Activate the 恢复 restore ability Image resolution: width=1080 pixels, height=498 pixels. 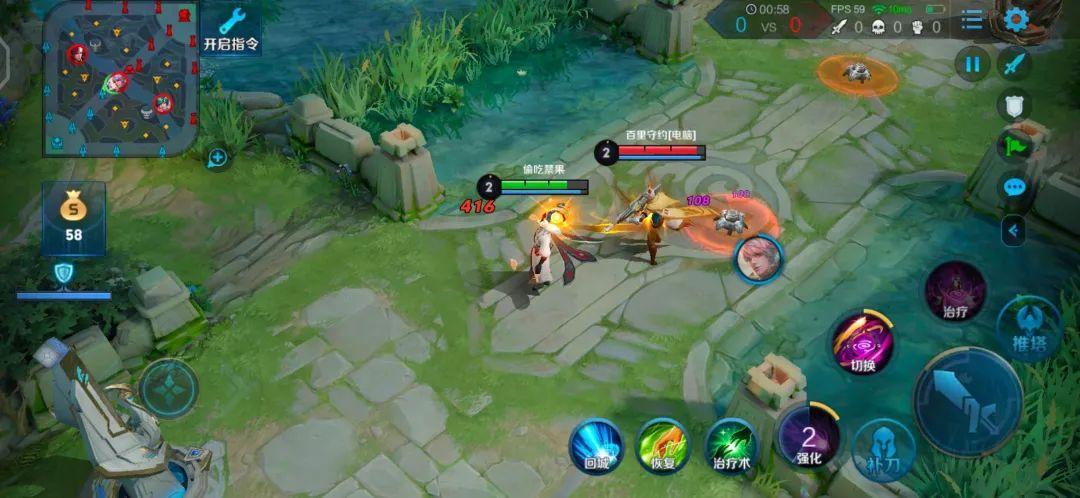(663, 446)
